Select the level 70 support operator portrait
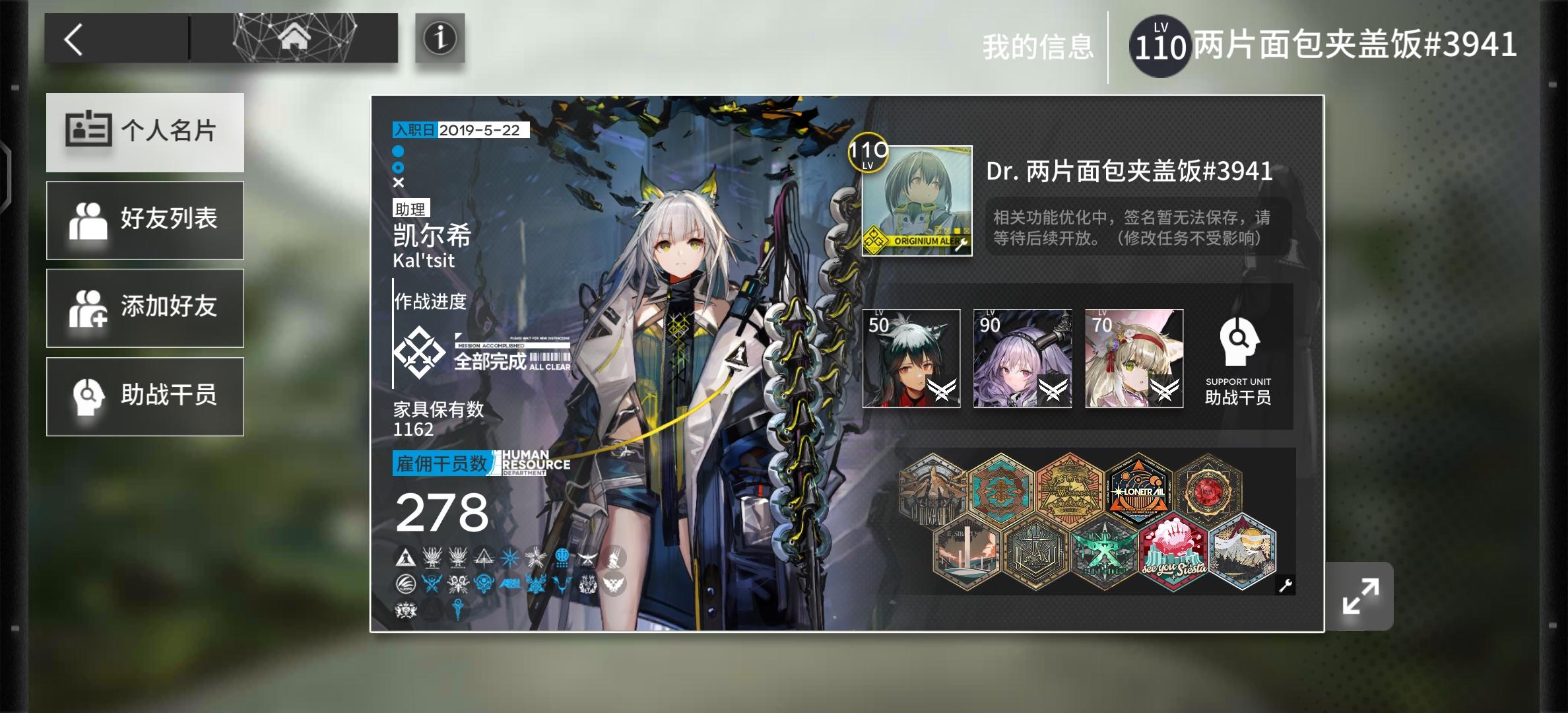This screenshot has width=1568, height=713. (x=1133, y=358)
